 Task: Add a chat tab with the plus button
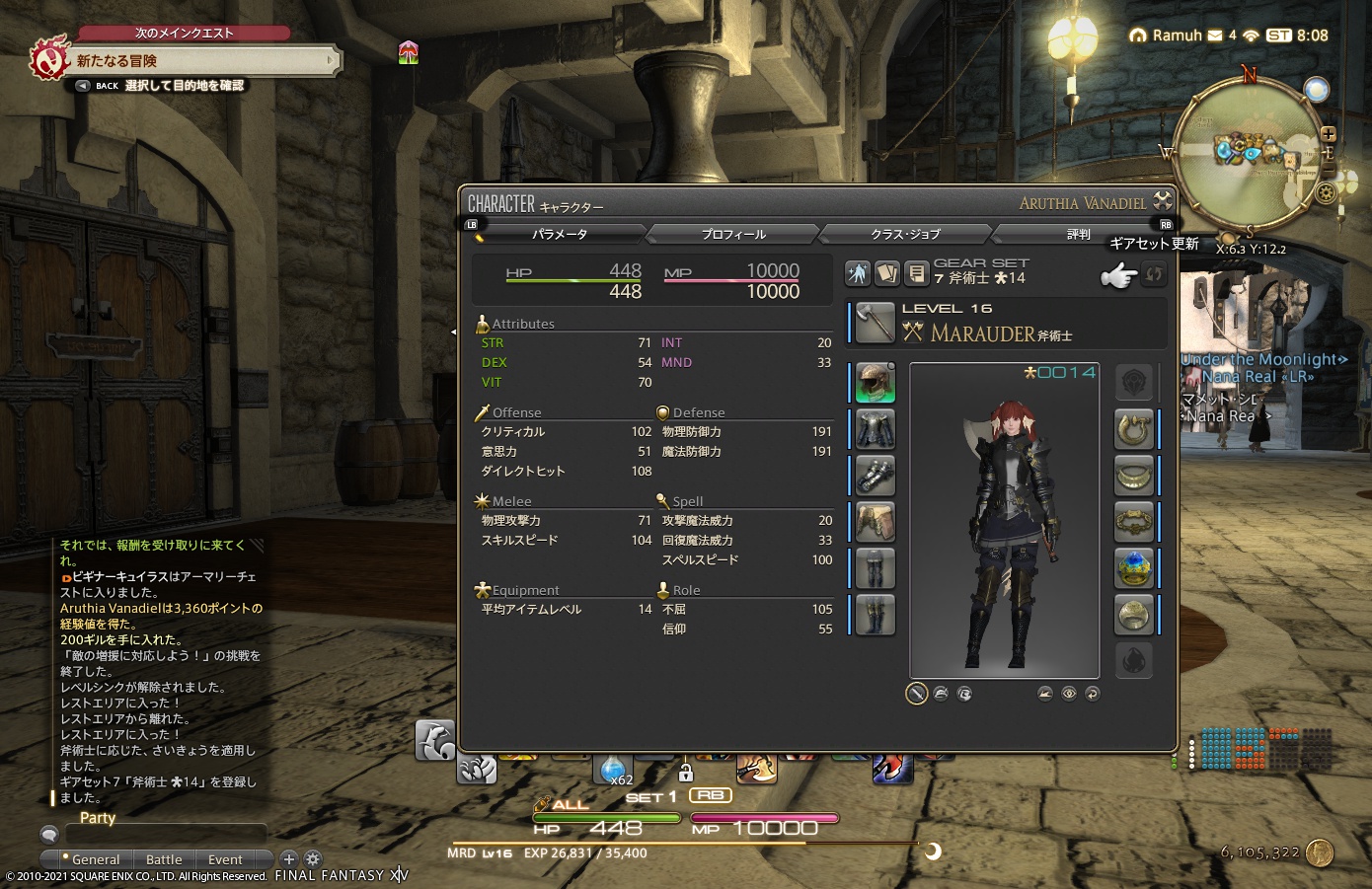[288, 859]
